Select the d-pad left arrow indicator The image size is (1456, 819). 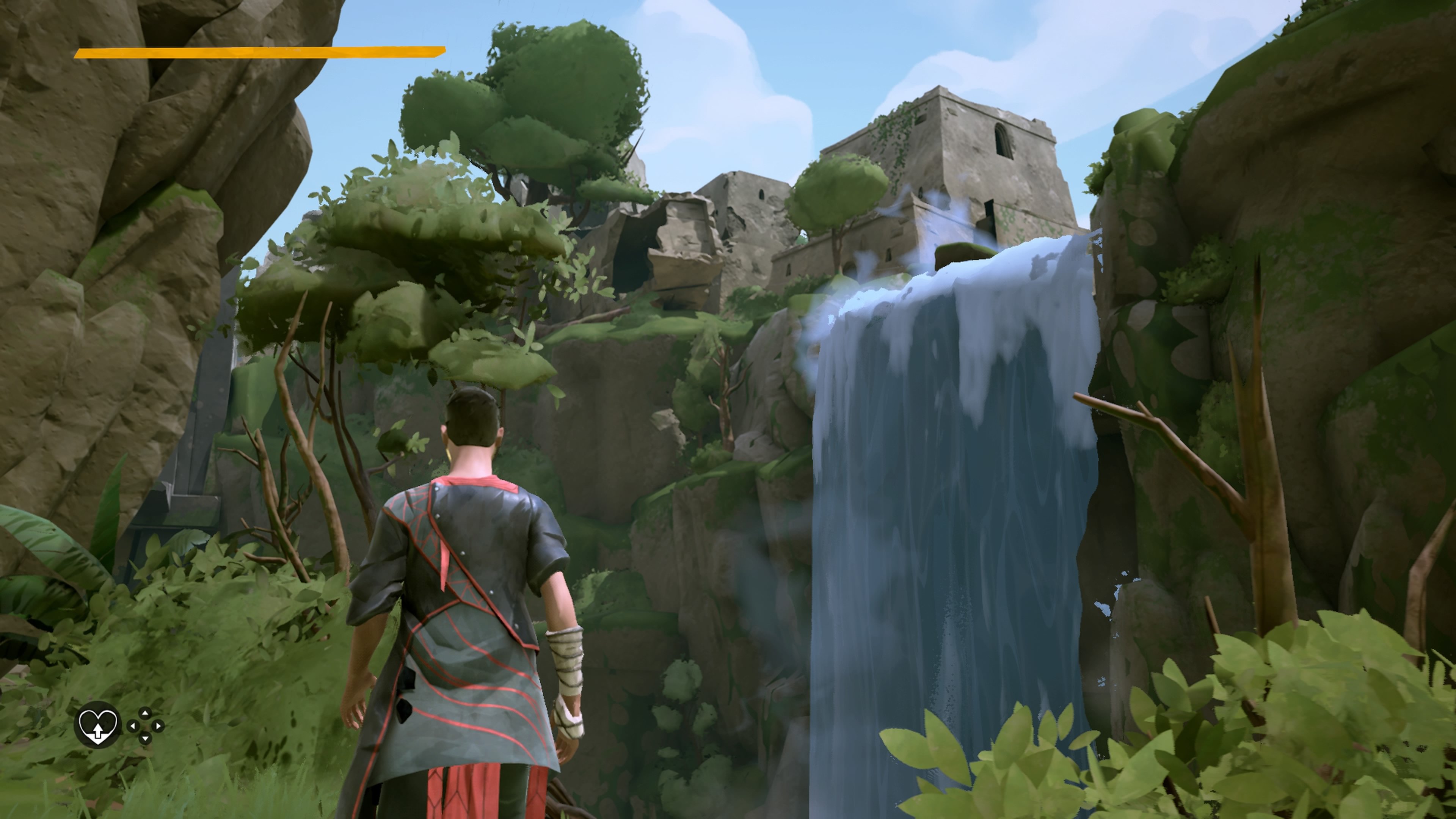[133, 726]
